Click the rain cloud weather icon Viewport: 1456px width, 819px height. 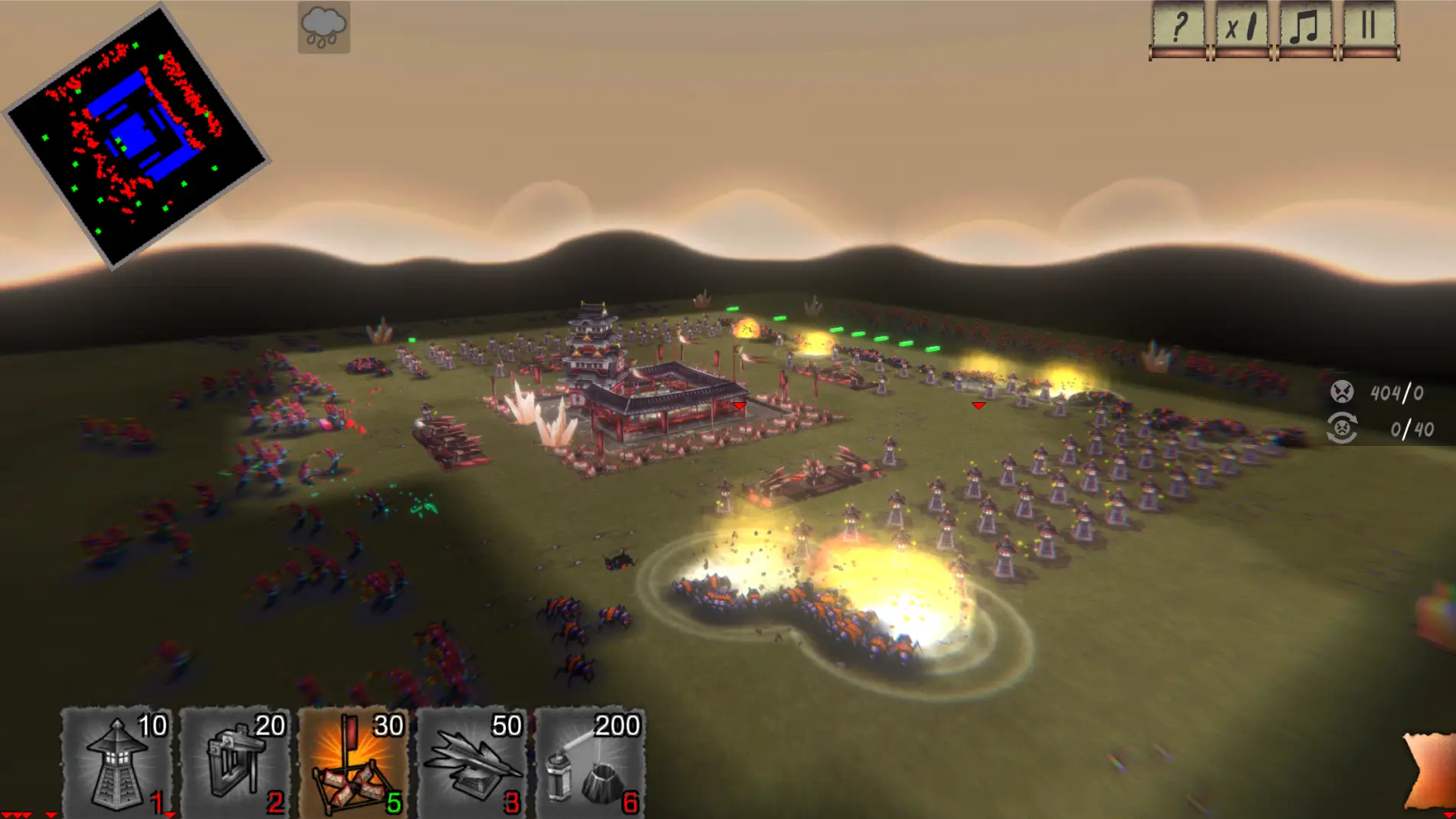tap(323, 28)
